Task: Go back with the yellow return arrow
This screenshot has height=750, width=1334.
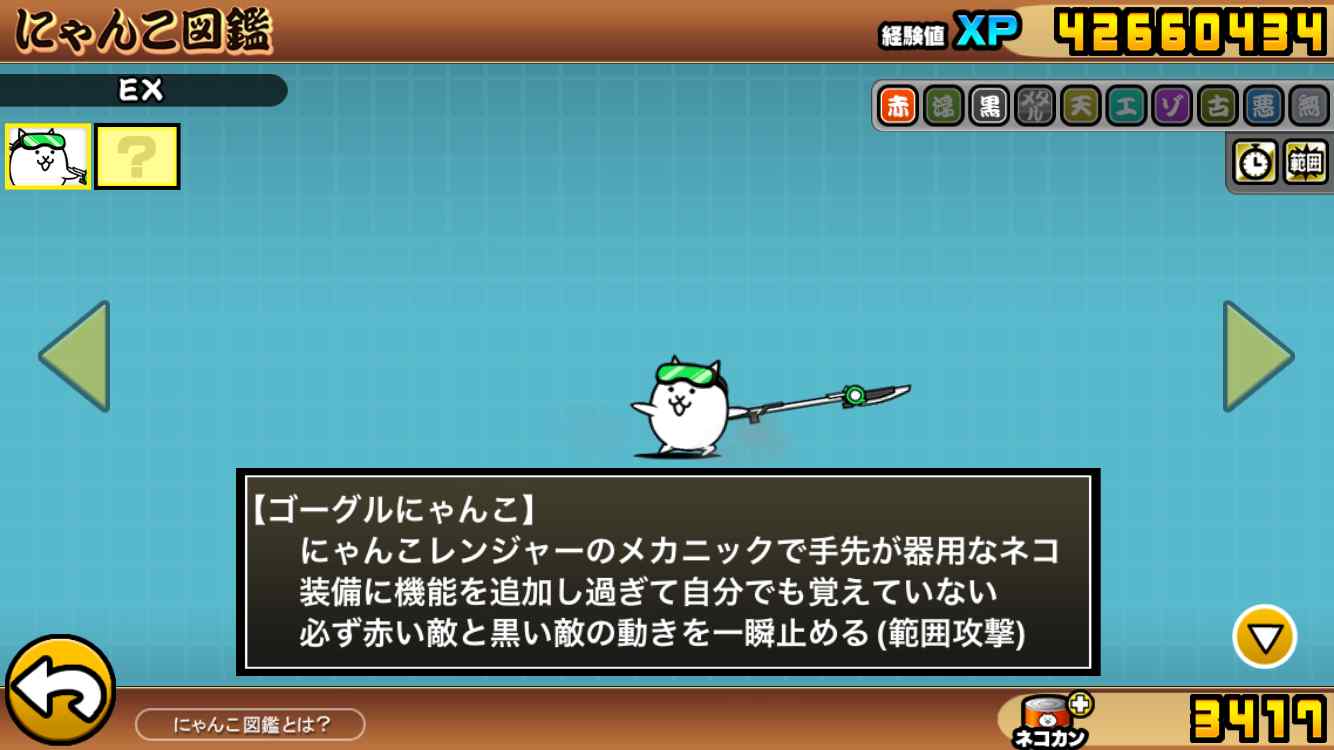Action: pos(60,690)
